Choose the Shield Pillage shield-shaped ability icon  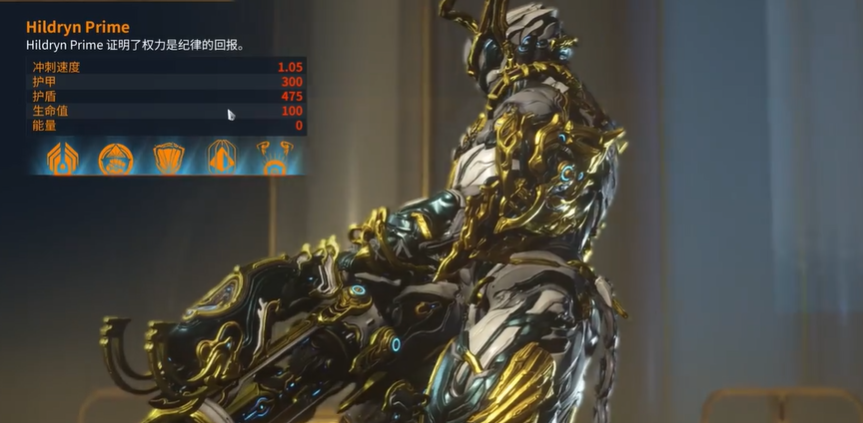pyautogui.click(x=168, y=157)
